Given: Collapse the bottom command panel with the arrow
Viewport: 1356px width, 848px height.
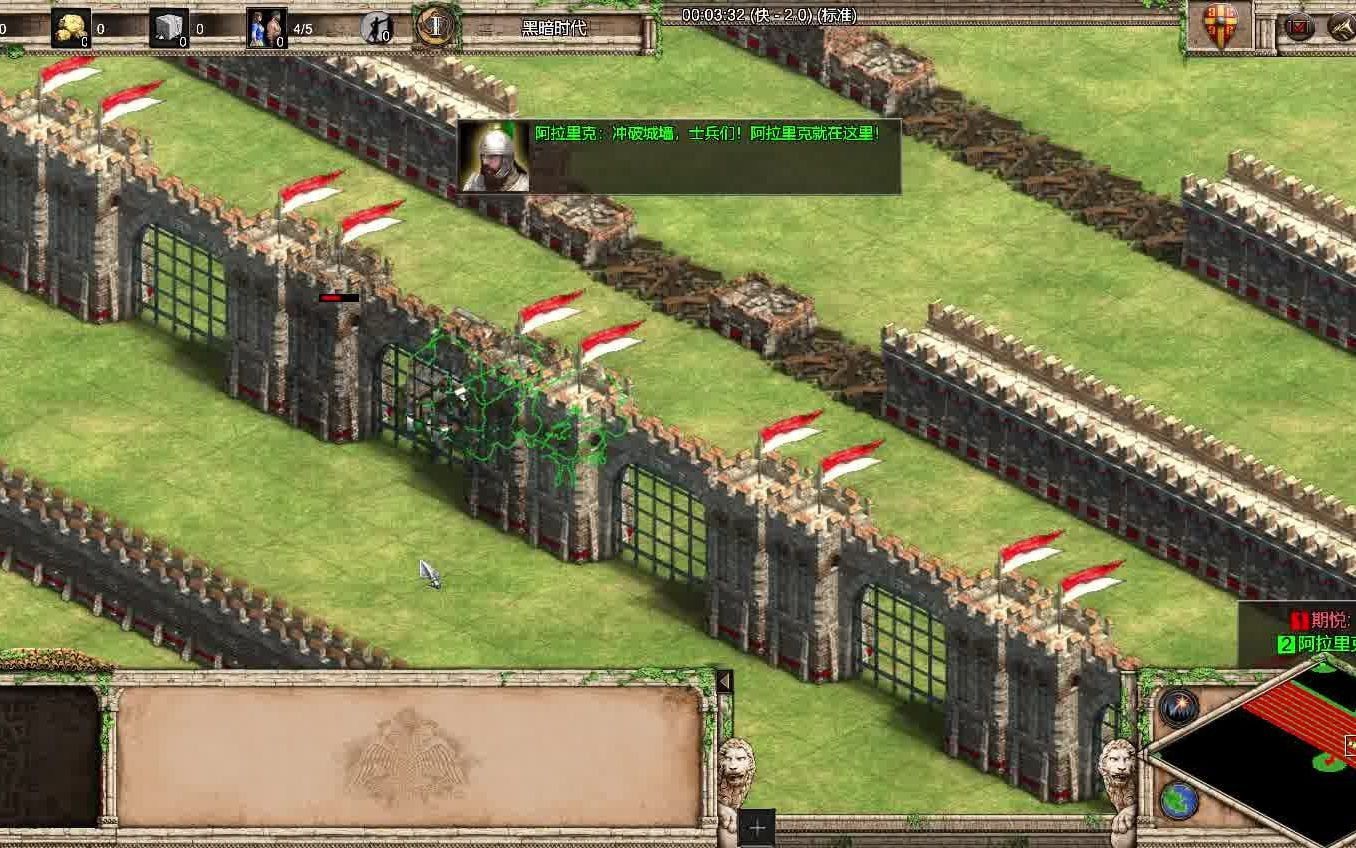Looking at the screenshot, I should (x=723, y=681).
